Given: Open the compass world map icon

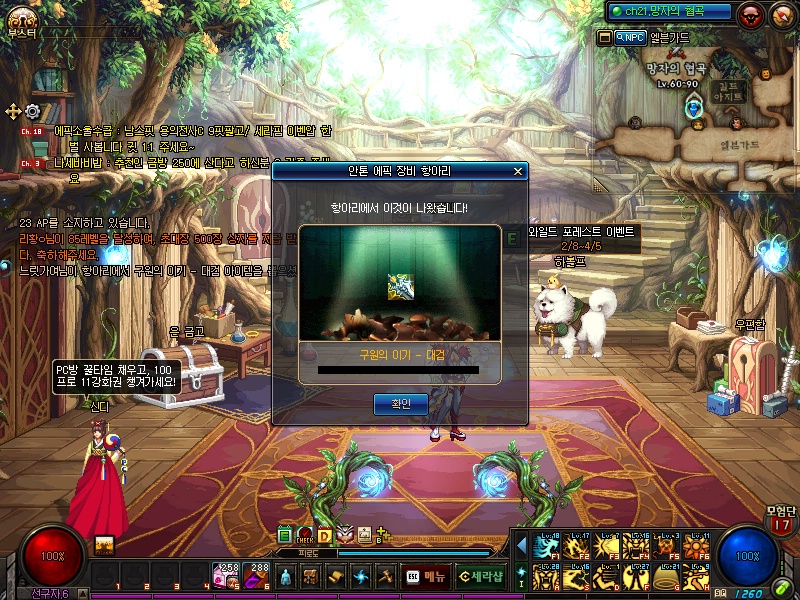Looking at the screenshot, I should click(781, 15).
